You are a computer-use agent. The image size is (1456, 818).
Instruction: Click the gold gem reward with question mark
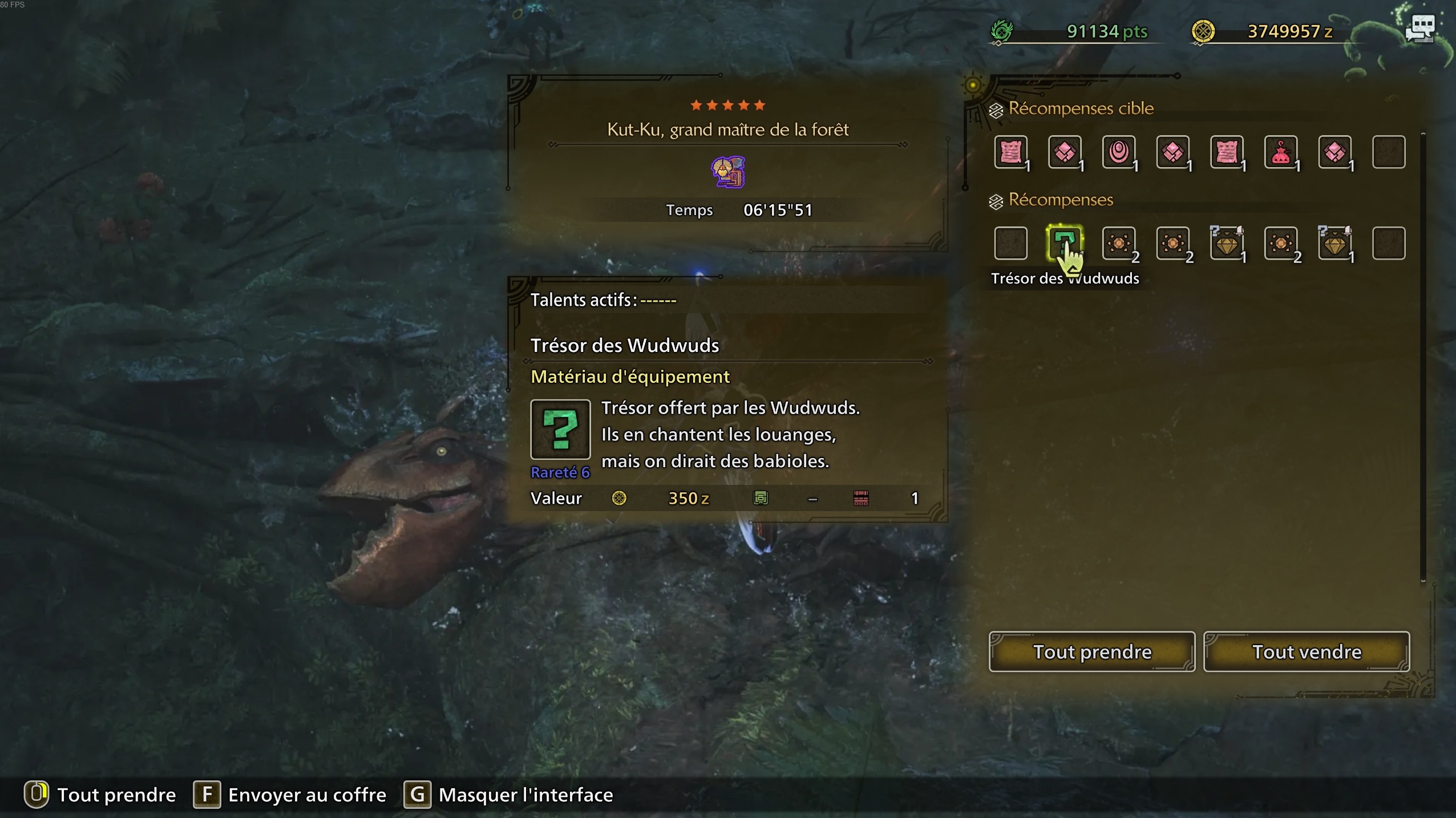tap(1227, 244)
